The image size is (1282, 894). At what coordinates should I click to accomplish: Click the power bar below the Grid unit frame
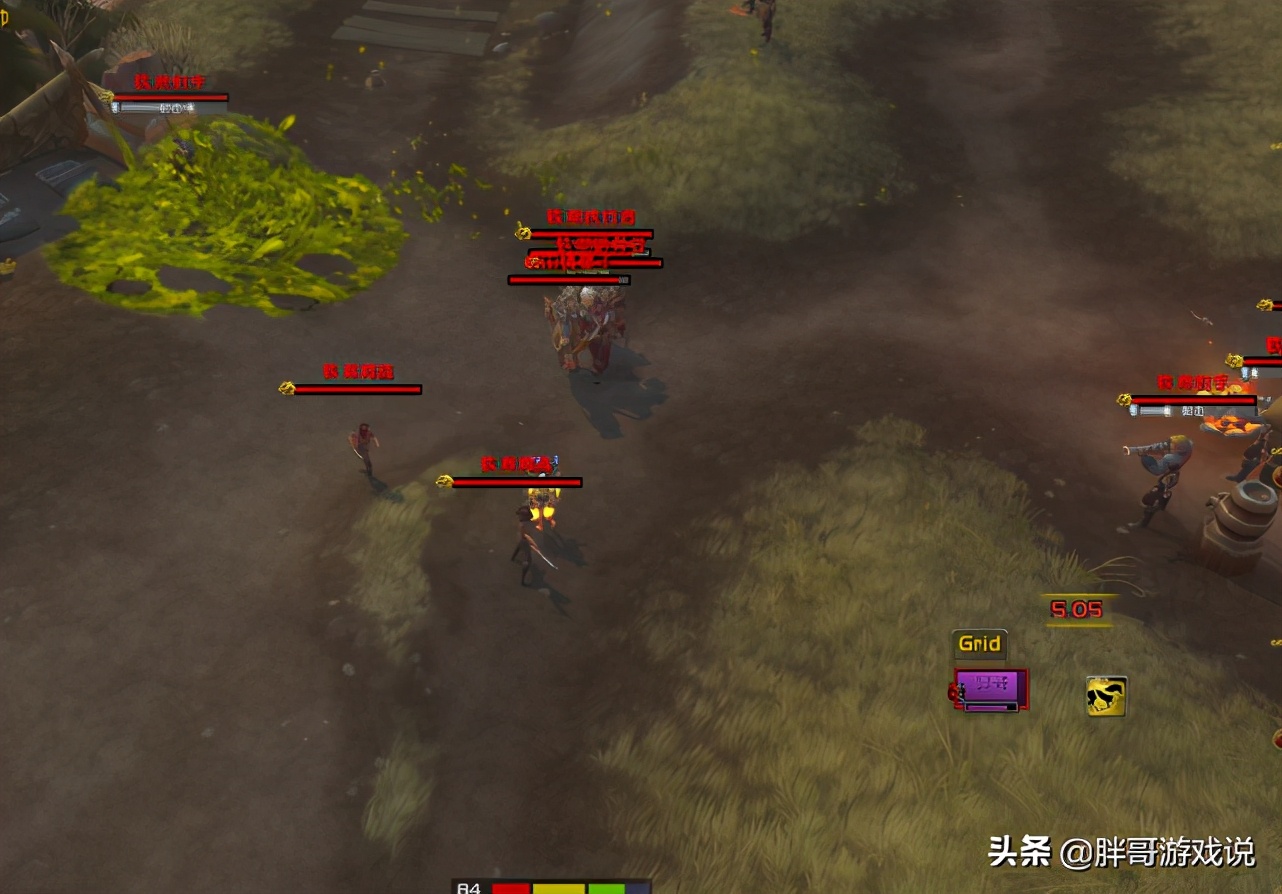coord(990,705)
